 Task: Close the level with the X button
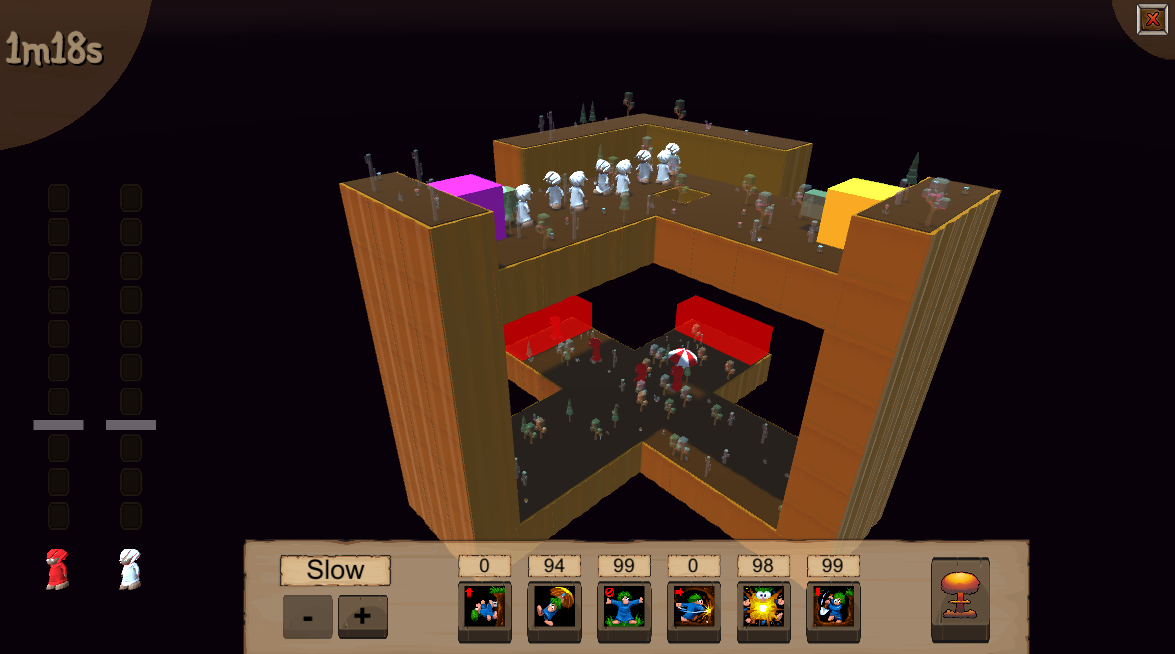(x=1151, y=19)
